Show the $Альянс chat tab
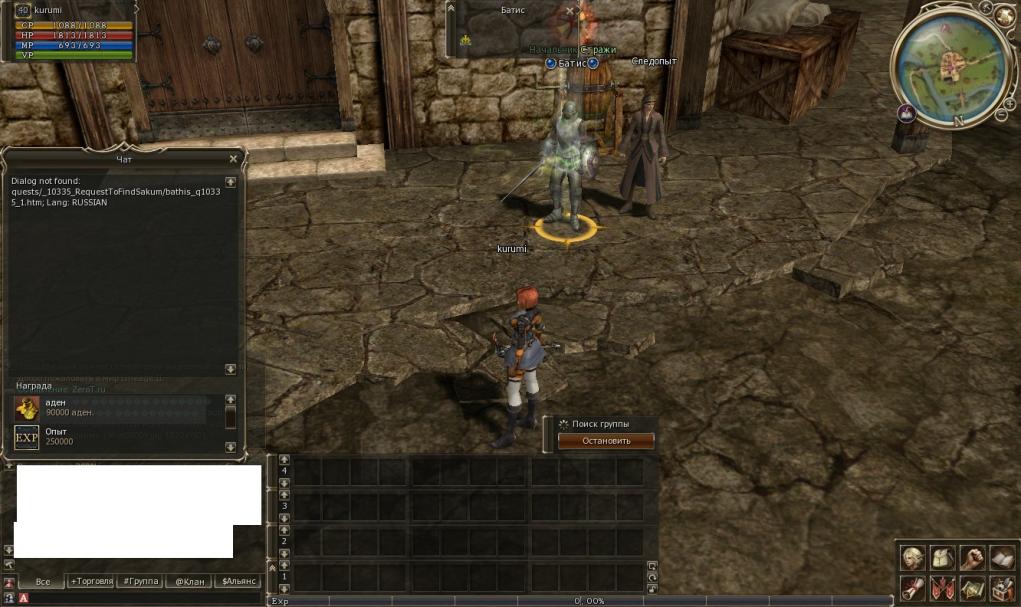The image size is (1021, 607). [x=239, y=581]
